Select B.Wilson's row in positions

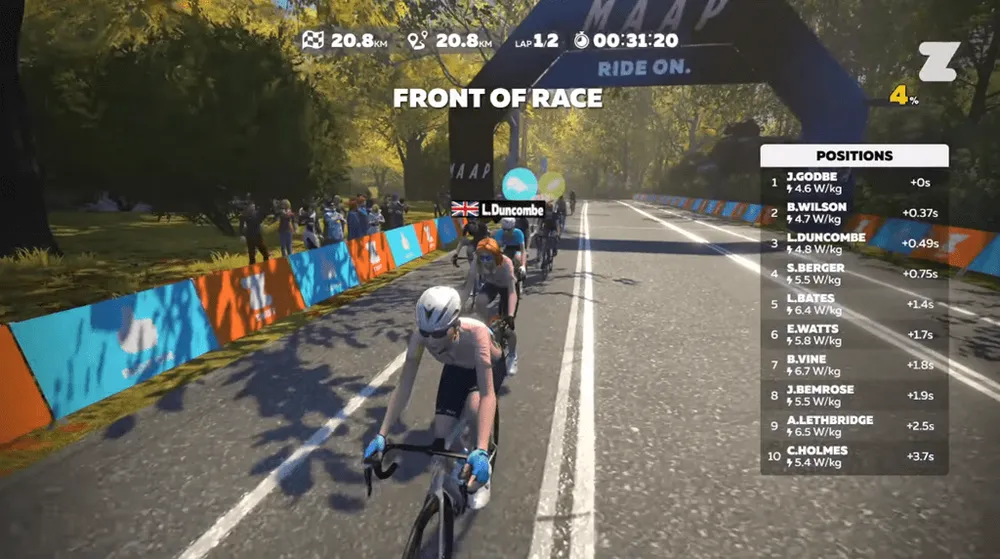(x=854, y=213)
